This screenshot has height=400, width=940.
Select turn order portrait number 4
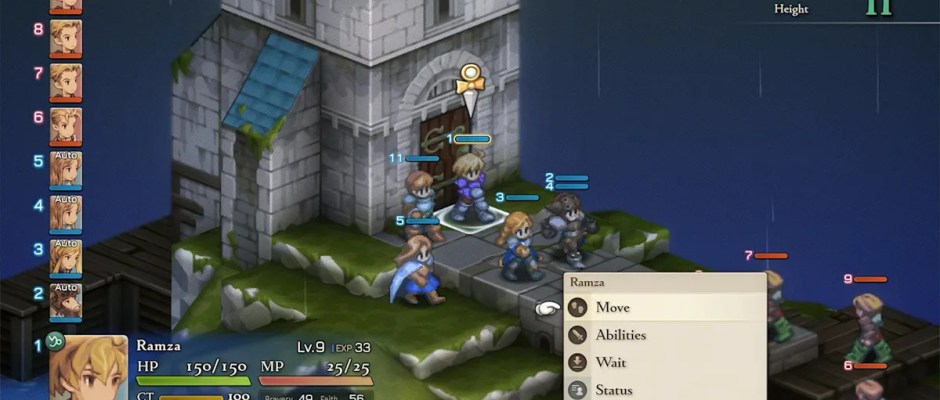[66, 212]
